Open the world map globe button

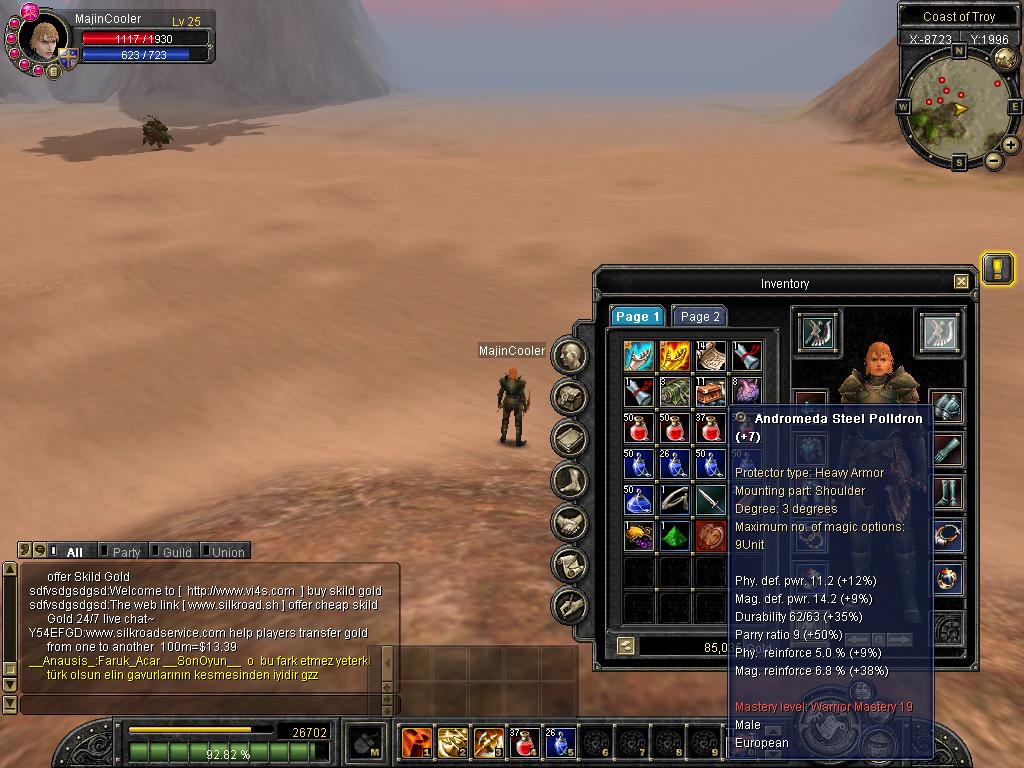pyautogui.click(x=1003, y=58)
